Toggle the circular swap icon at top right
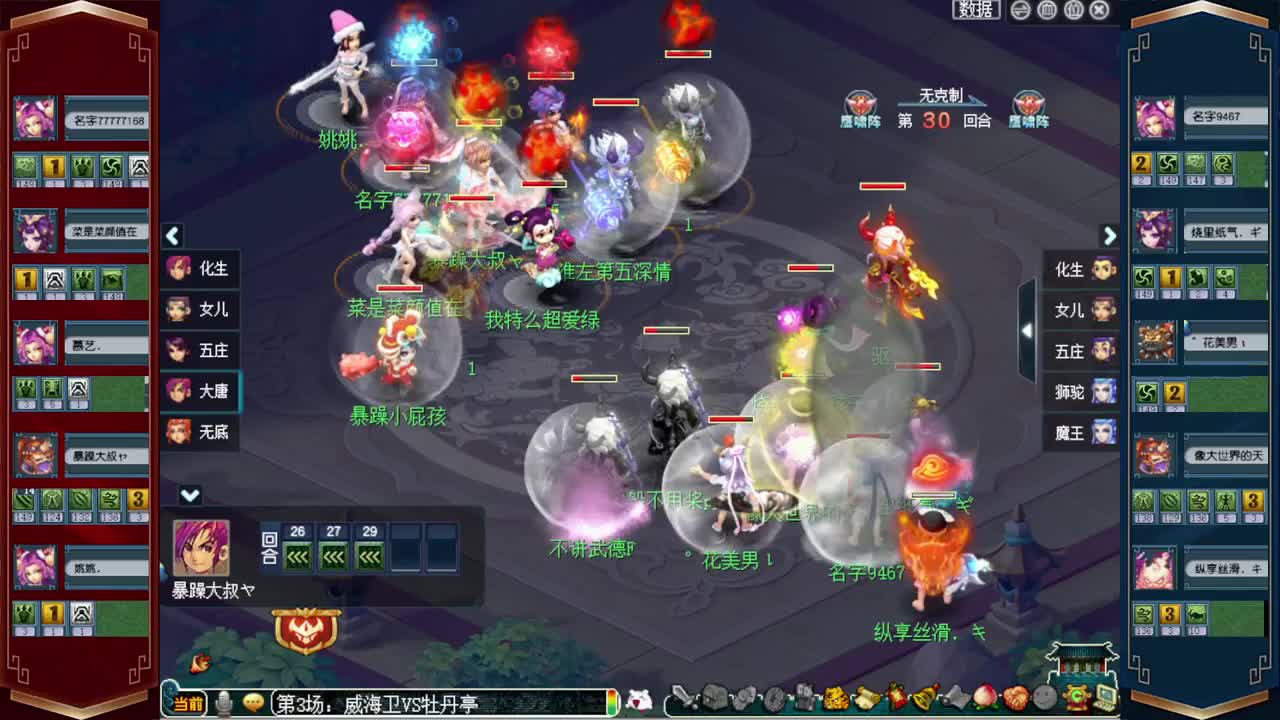 [1021, 10]
